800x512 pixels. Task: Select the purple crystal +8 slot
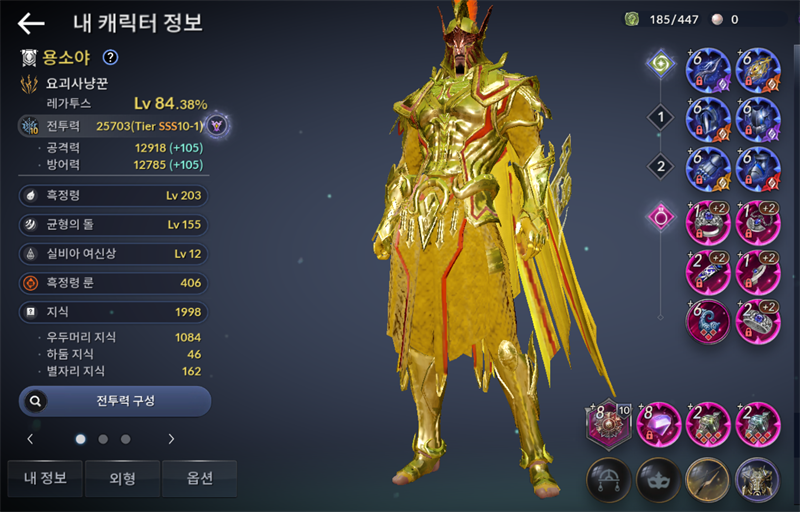coord(659,424)
